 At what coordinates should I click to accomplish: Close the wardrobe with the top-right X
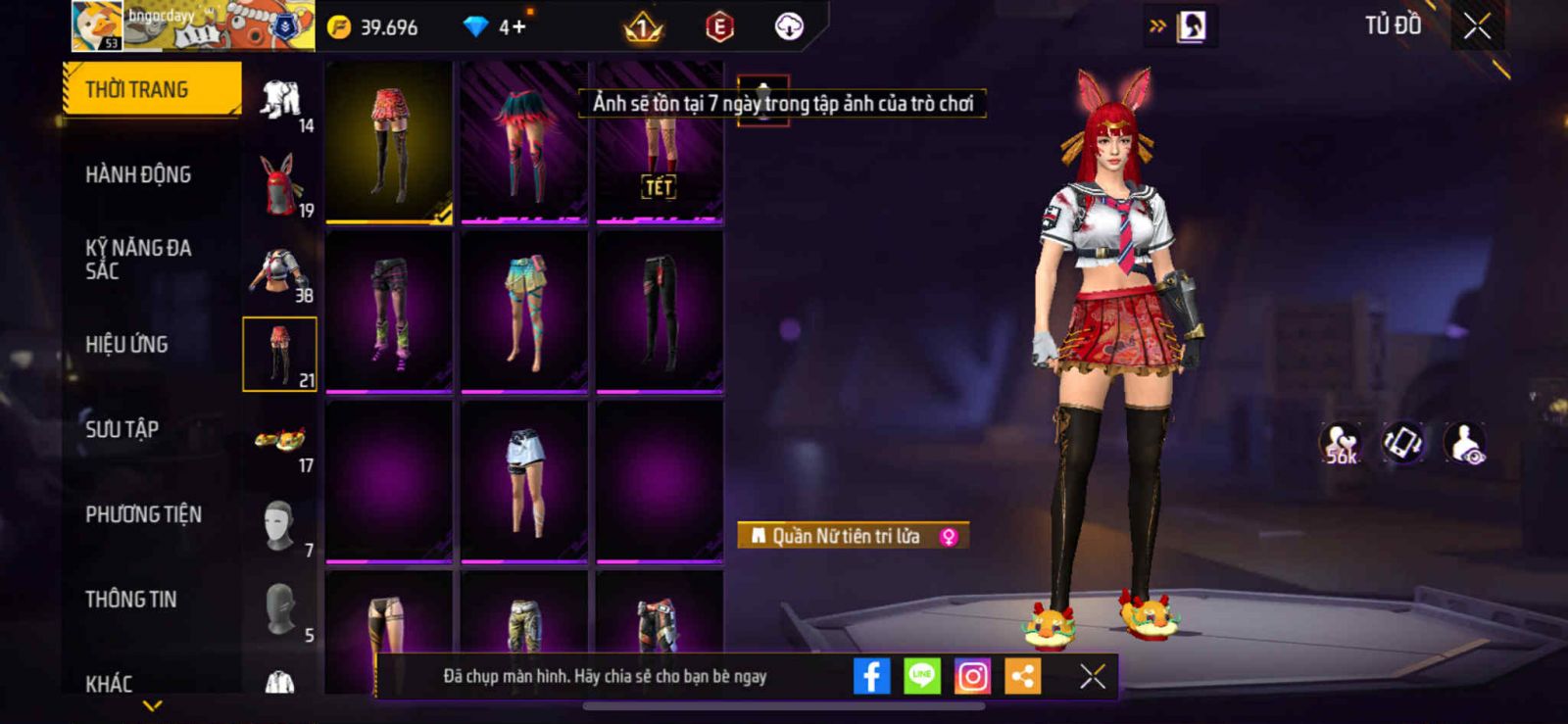pos(1477,26)
